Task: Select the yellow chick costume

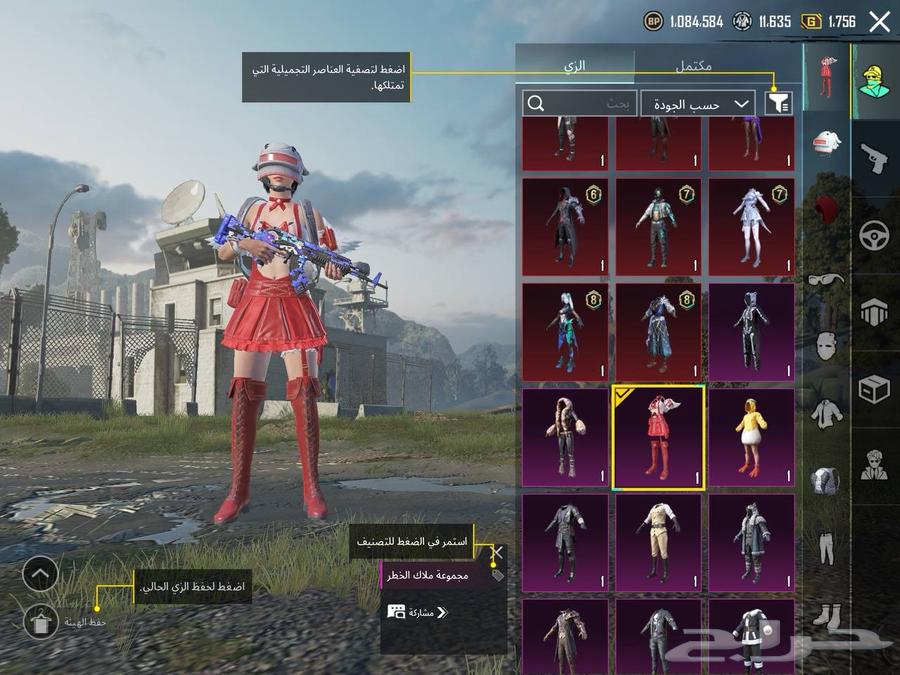Action: coord(752,438)
